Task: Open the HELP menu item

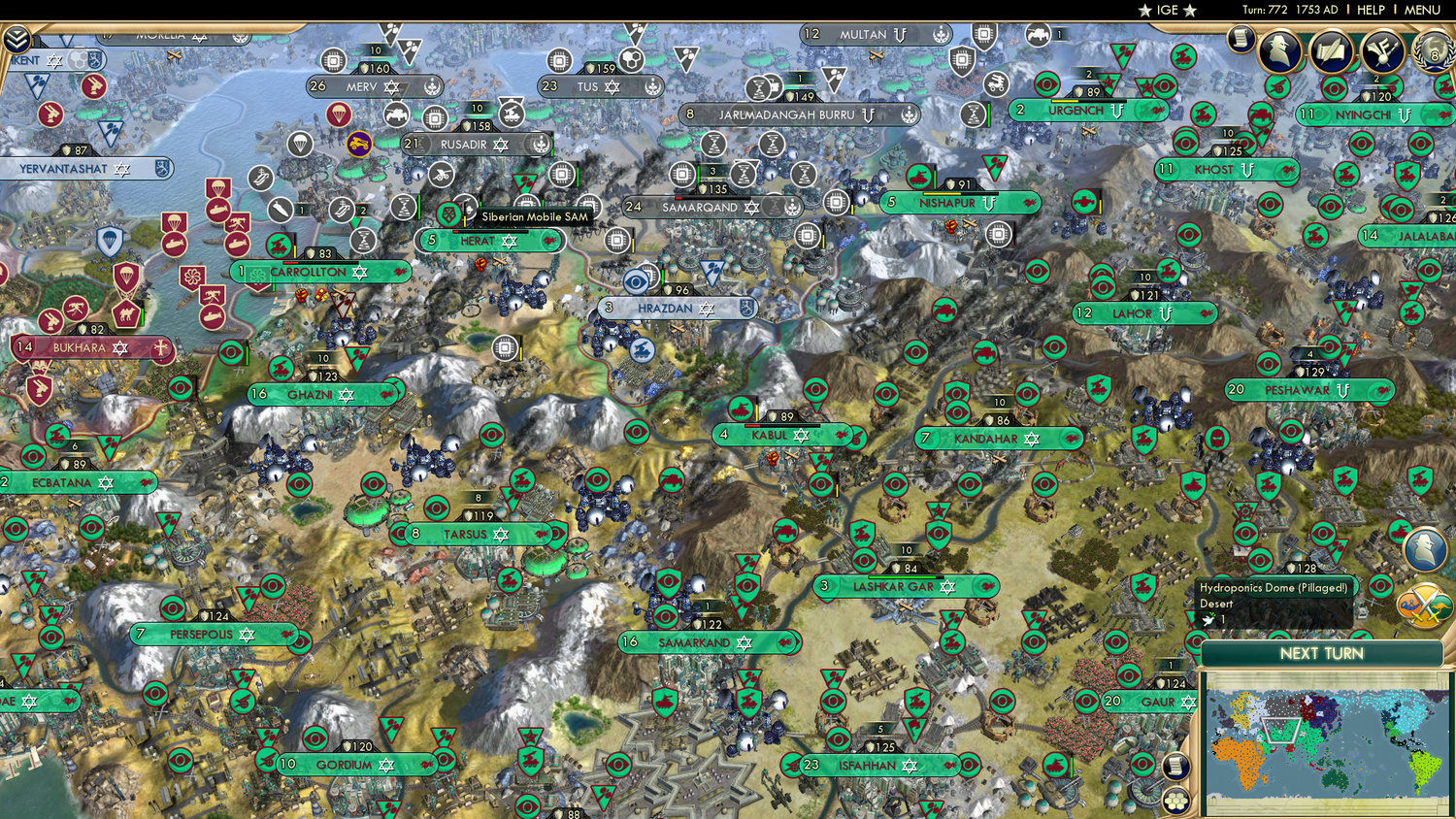Action: [x=1371, y=9]
